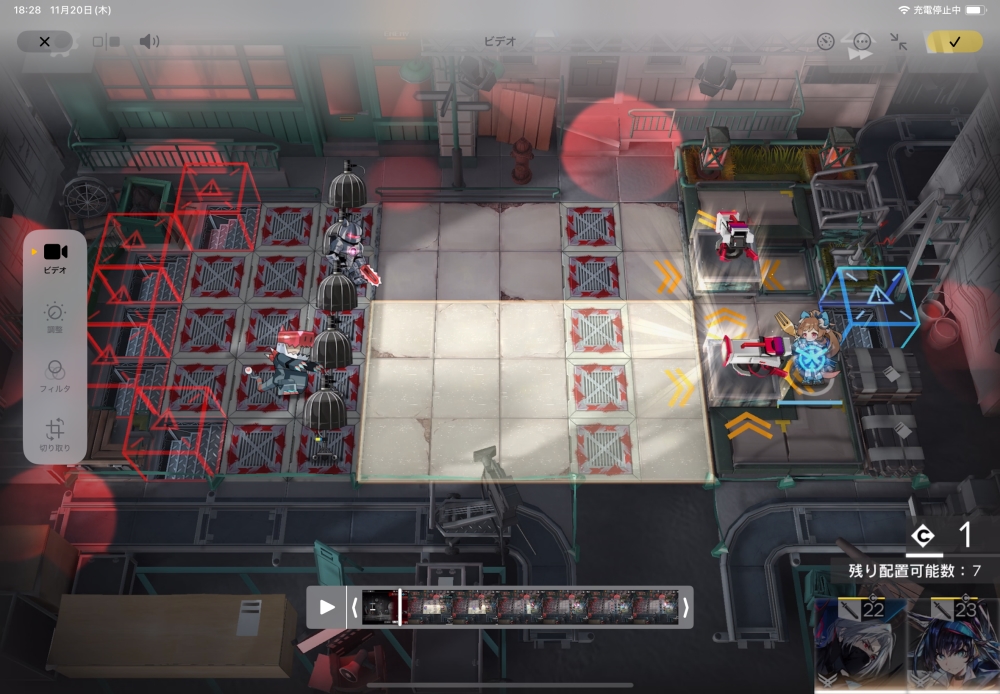Cancel editing with the X button
The width and height of the screenshot is (1000, 694).
coord(44,42)
